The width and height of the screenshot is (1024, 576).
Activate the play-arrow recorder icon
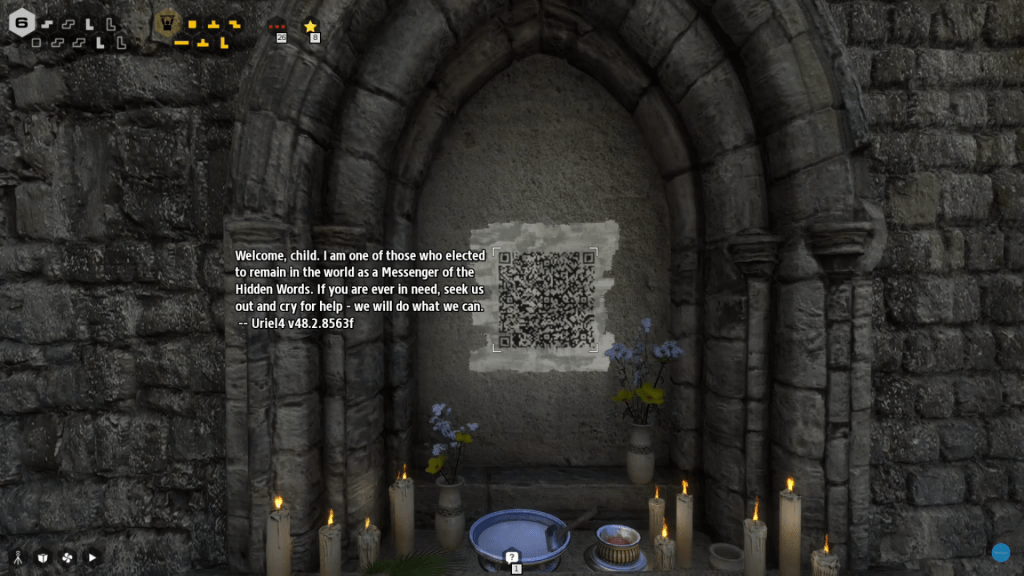click(x=93, y=557)
